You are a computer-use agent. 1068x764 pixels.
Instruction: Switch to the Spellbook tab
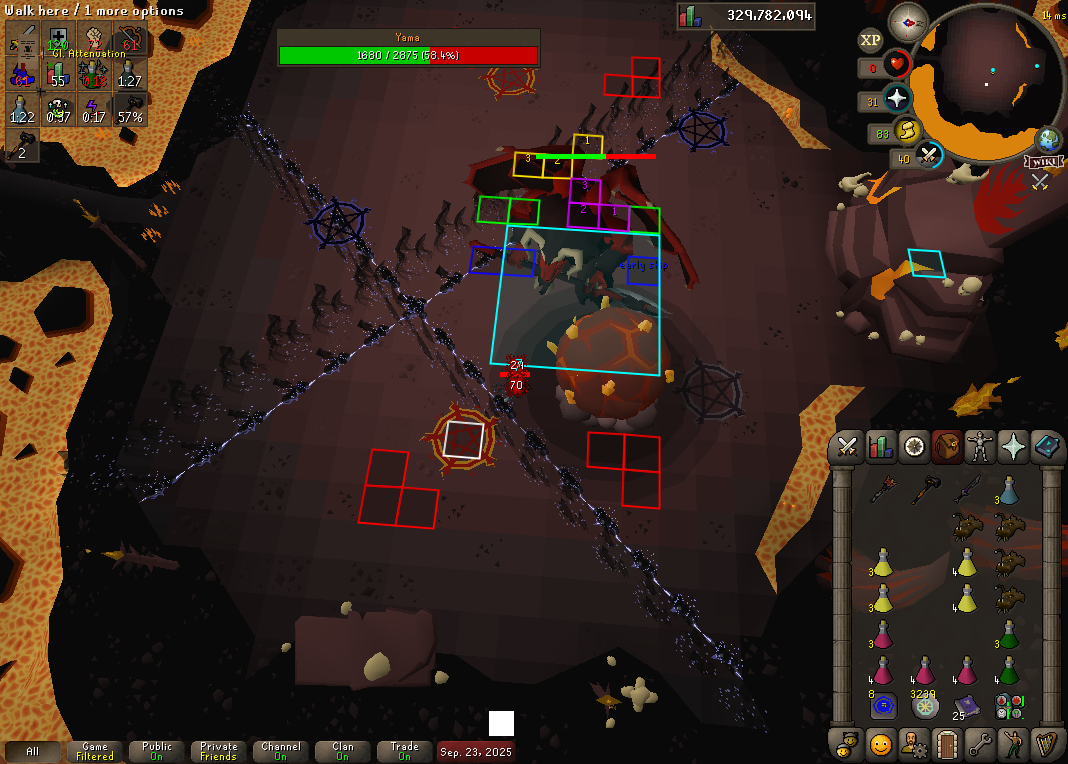tap(1046, 447)
